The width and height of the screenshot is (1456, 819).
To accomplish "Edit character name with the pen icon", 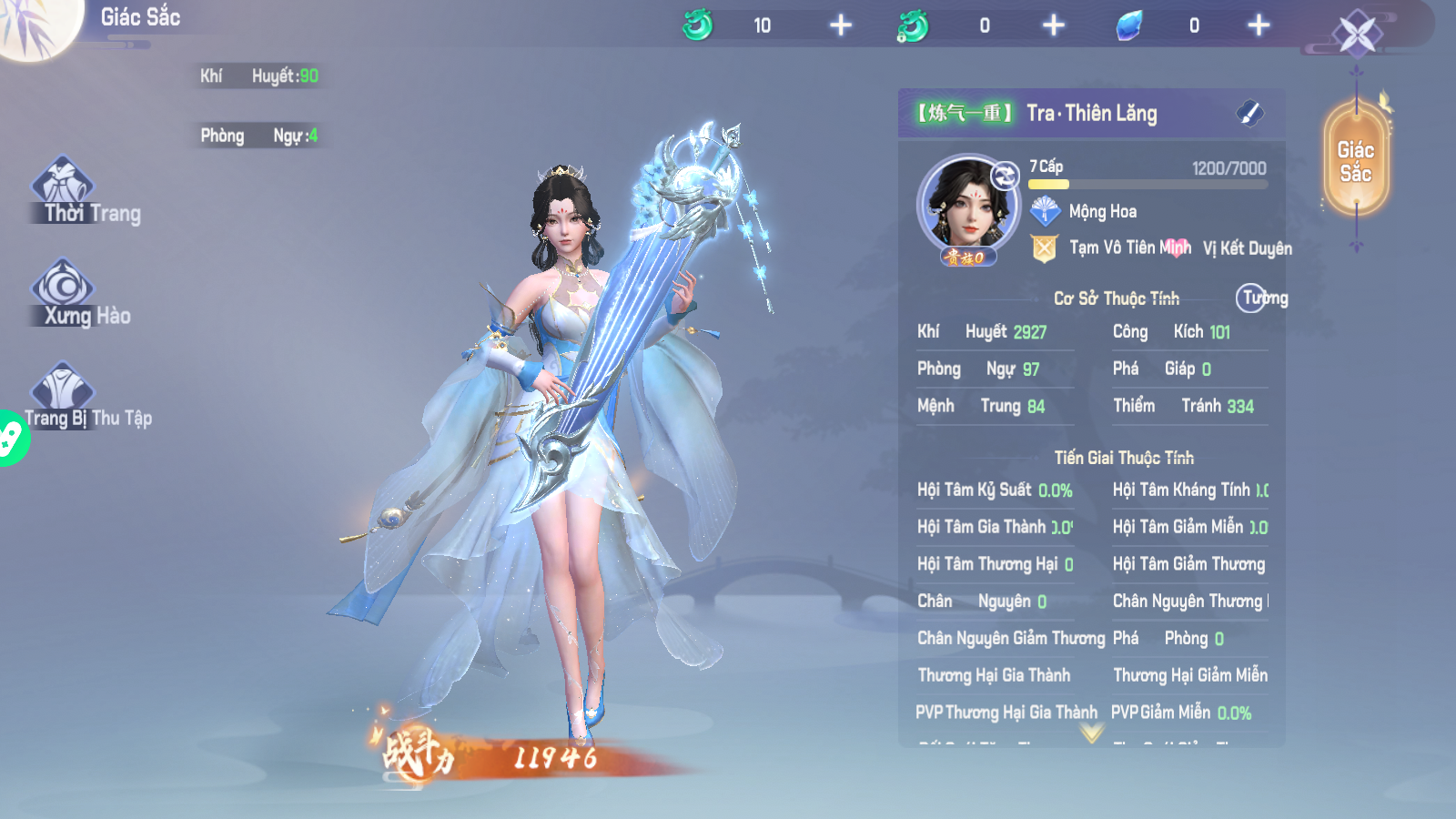I will coord(1249,114).
